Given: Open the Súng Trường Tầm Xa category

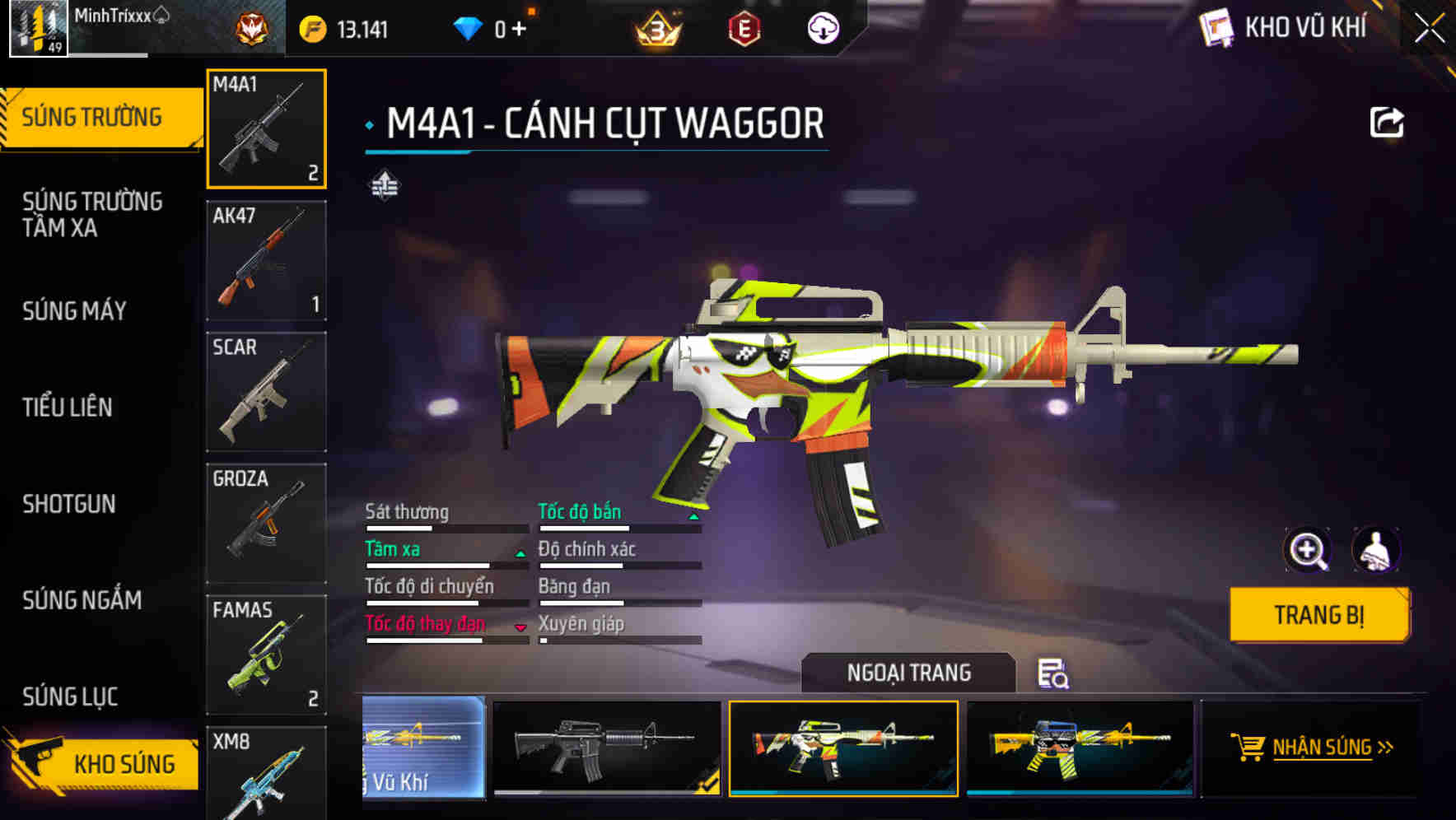Looking at the screenshot, I should tap(92, 214).
